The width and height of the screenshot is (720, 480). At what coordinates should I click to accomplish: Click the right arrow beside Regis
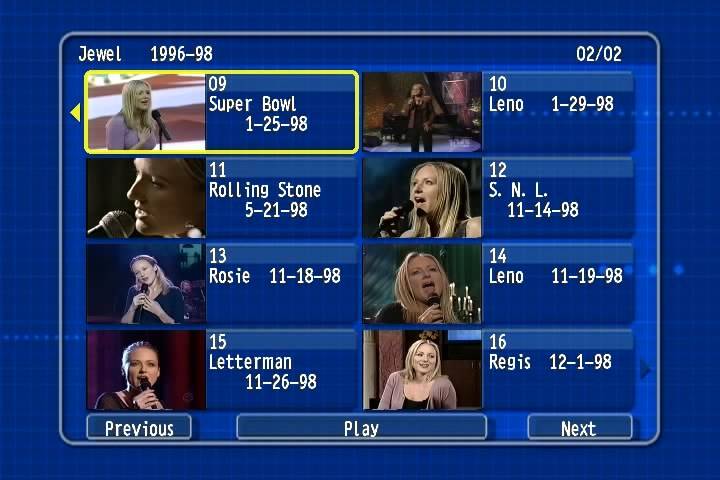tap(645, 370)
